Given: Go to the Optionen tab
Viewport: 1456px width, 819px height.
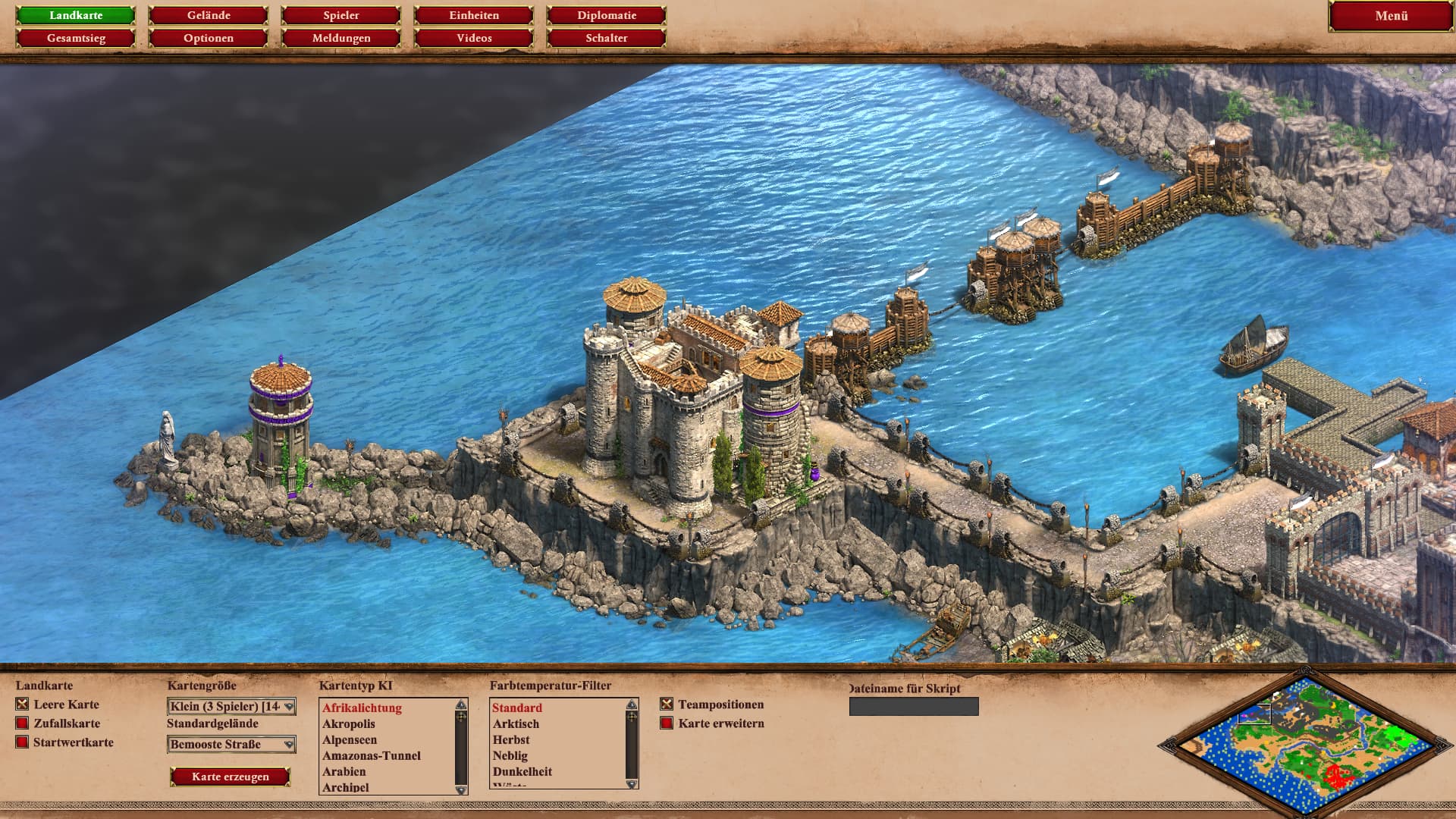Looking at the screenshot, I should (x=209, y=38).
